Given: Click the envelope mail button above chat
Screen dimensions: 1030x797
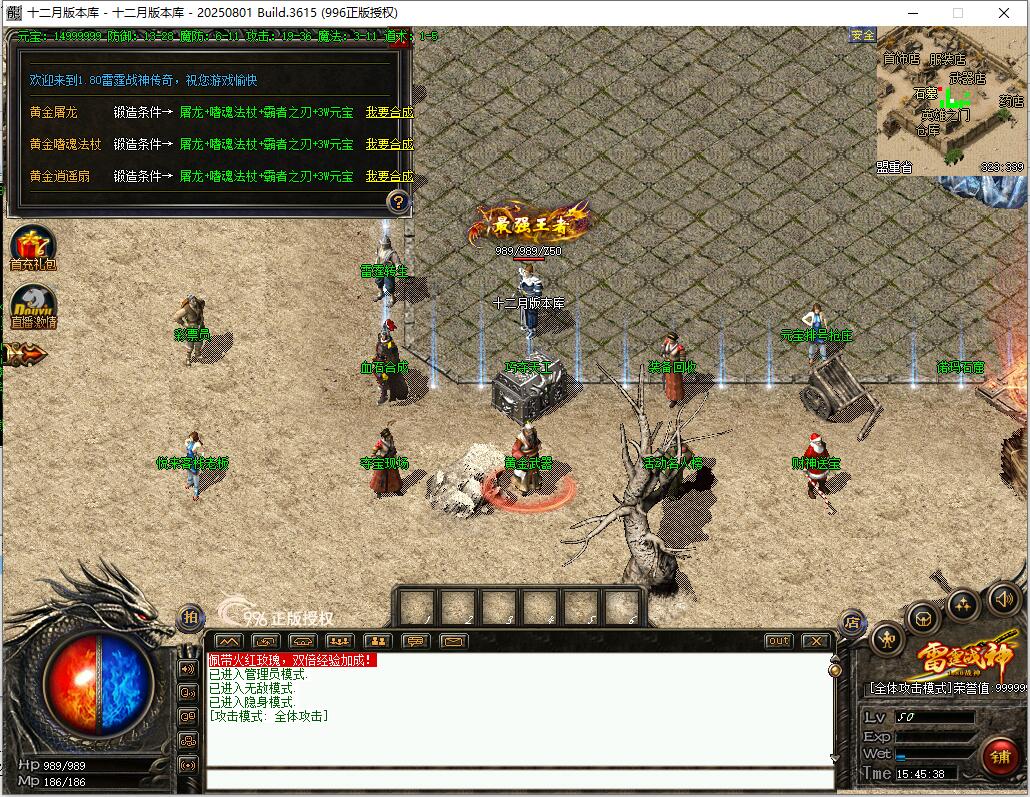Looking at the screenshot, I should tap(454, 641).
